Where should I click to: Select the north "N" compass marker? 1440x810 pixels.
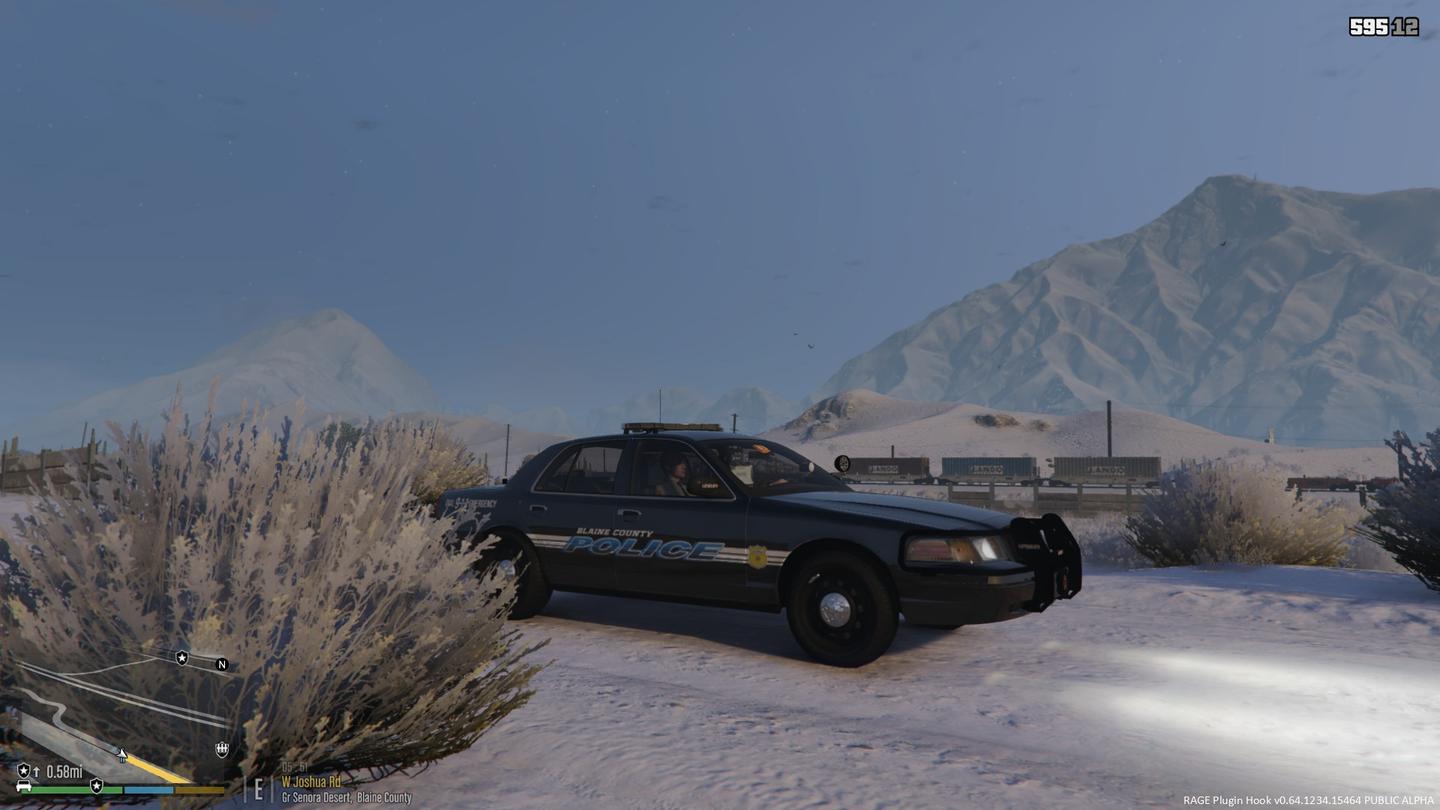222,664
